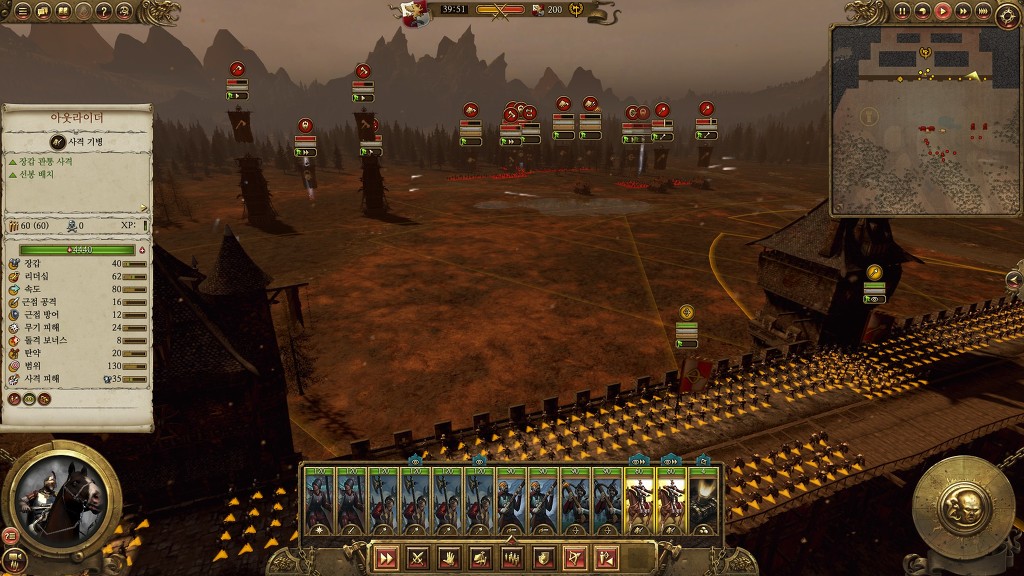Set battle to normal play speed
The image size is (1024, 576).
click(x=942, y=11)
